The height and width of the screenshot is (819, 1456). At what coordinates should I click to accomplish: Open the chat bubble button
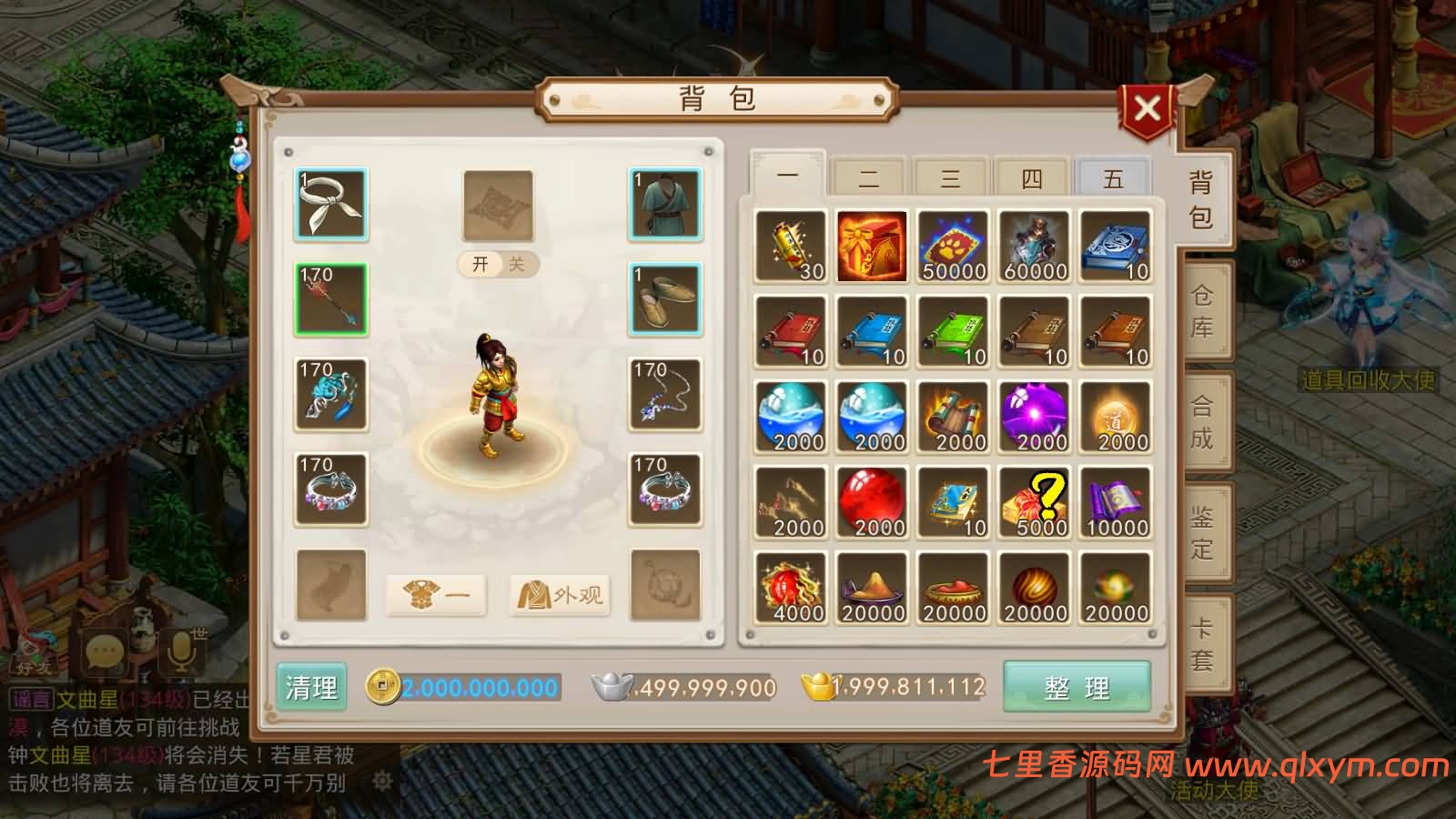pos(105,652)
